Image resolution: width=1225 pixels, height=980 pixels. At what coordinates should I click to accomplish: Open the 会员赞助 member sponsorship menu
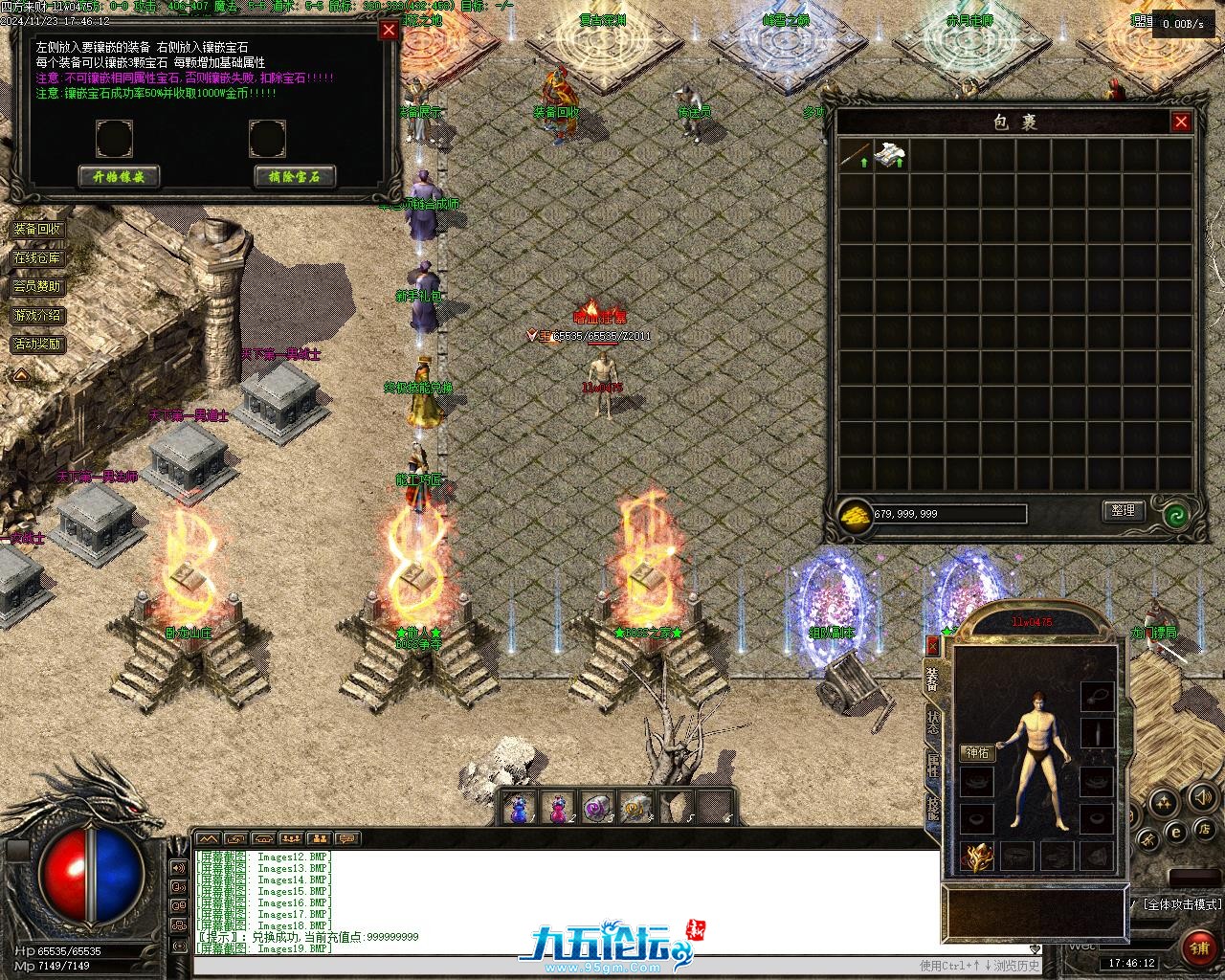tap(37, 287)
